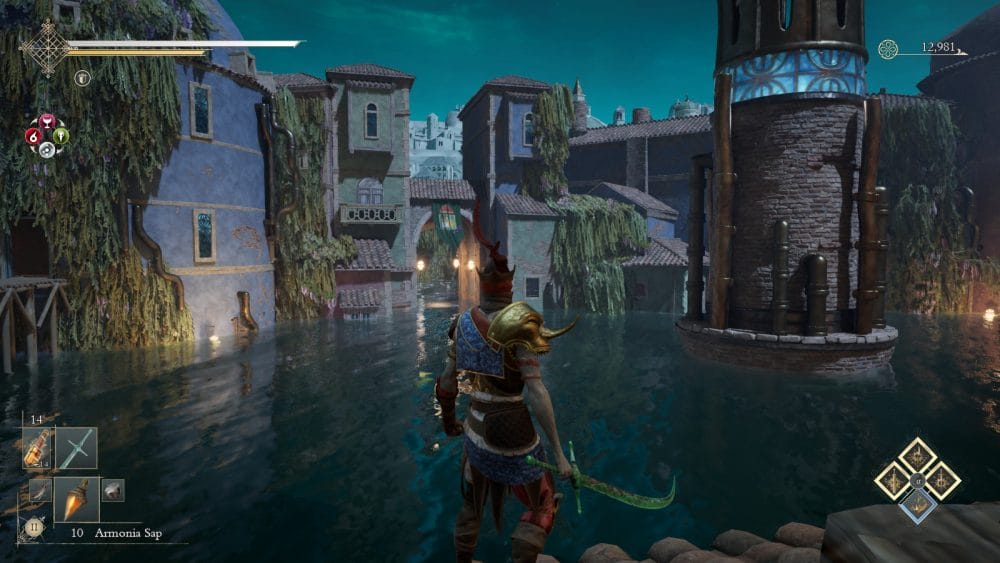
Task: Click the flower currency emblem
Action: click(888, 49)
